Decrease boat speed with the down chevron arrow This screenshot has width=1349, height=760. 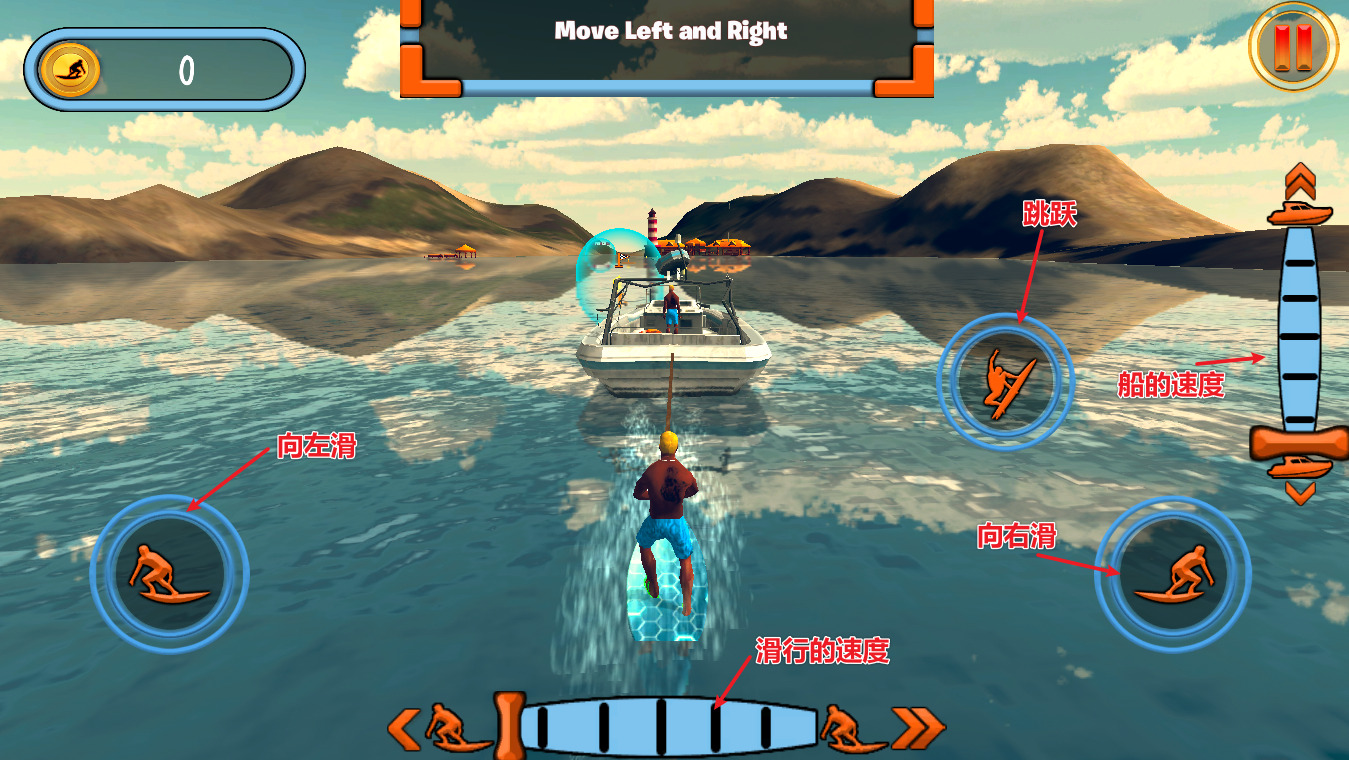1300,492
